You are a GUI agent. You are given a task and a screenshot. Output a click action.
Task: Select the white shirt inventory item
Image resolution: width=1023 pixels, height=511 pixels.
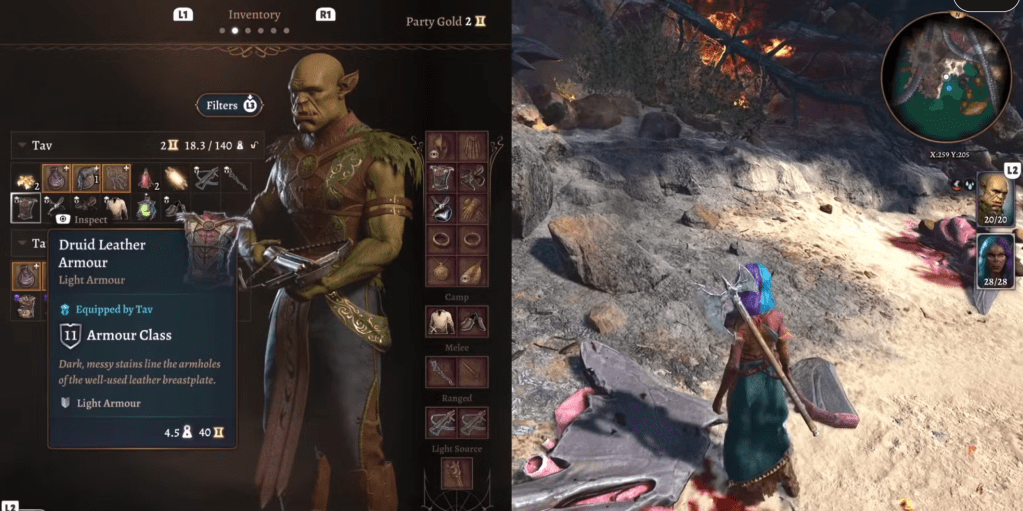coord(117,207)
